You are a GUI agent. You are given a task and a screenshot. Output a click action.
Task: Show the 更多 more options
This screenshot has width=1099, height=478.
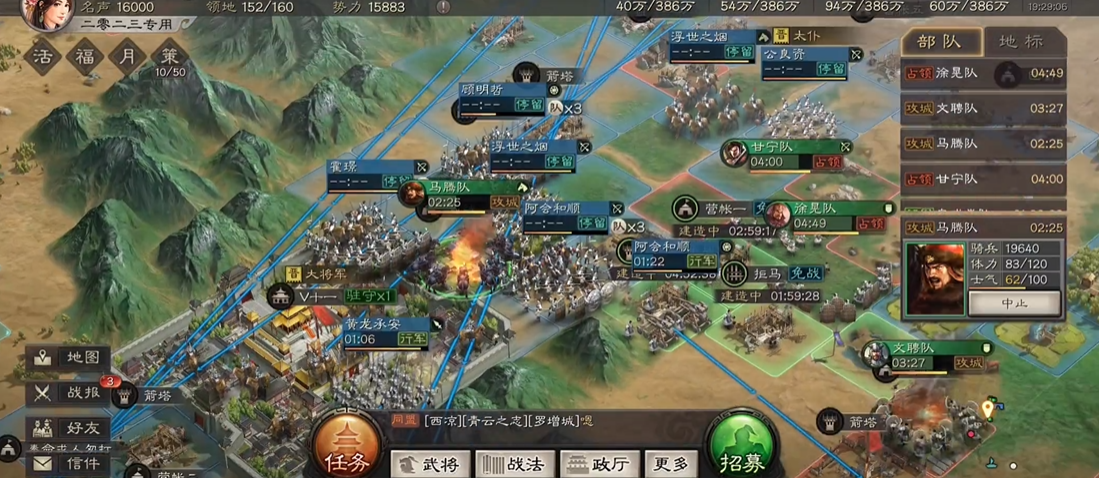pos(670,463)
